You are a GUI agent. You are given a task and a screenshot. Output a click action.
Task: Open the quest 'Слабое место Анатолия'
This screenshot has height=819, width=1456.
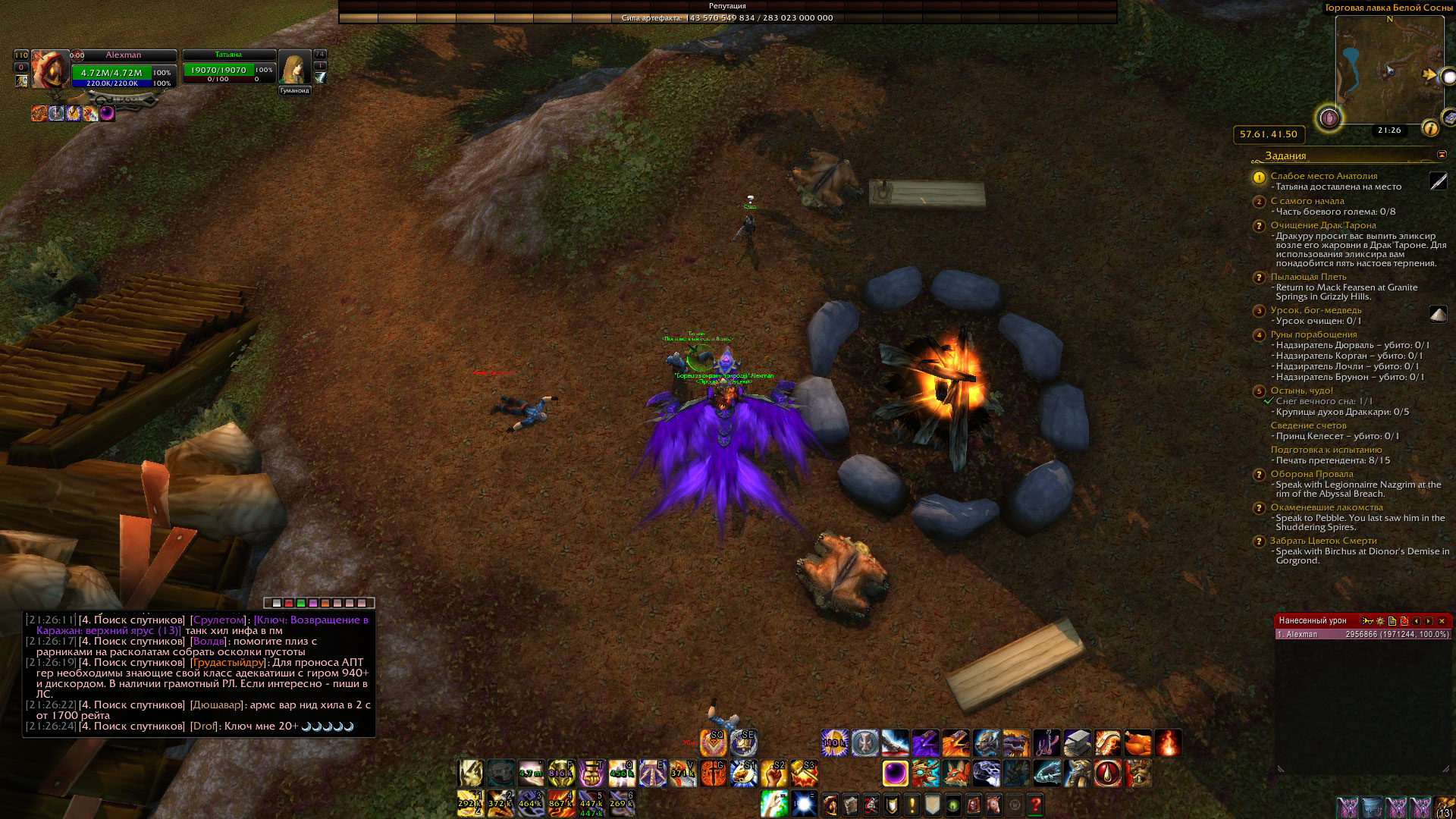click(1323, 176)
